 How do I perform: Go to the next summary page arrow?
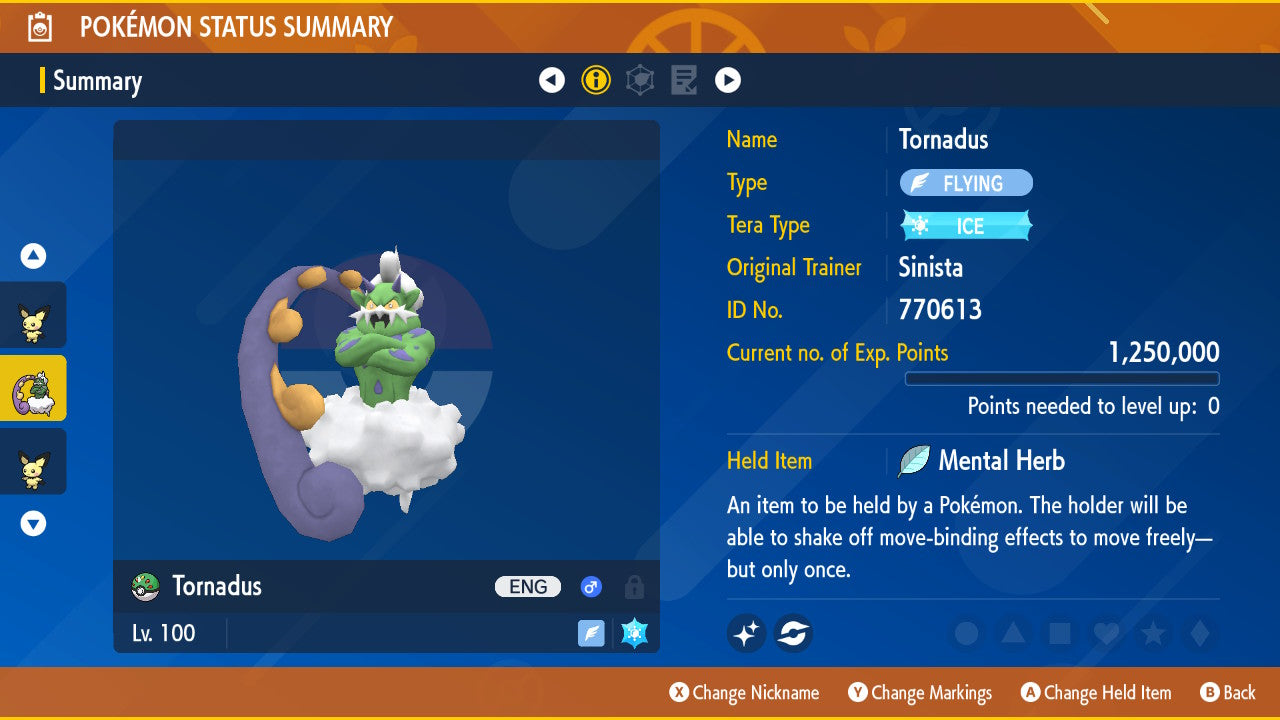click(x=728, y=80)
